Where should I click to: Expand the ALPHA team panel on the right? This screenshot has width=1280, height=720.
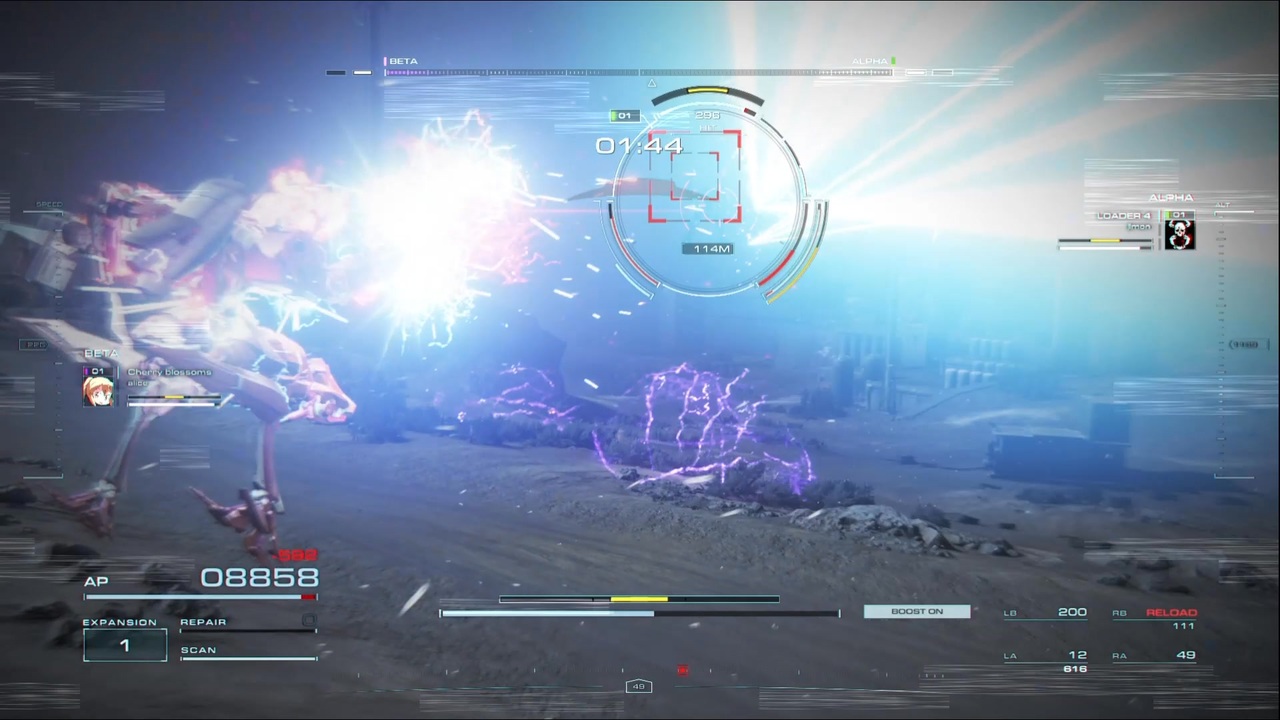[x=1170, y=197]
